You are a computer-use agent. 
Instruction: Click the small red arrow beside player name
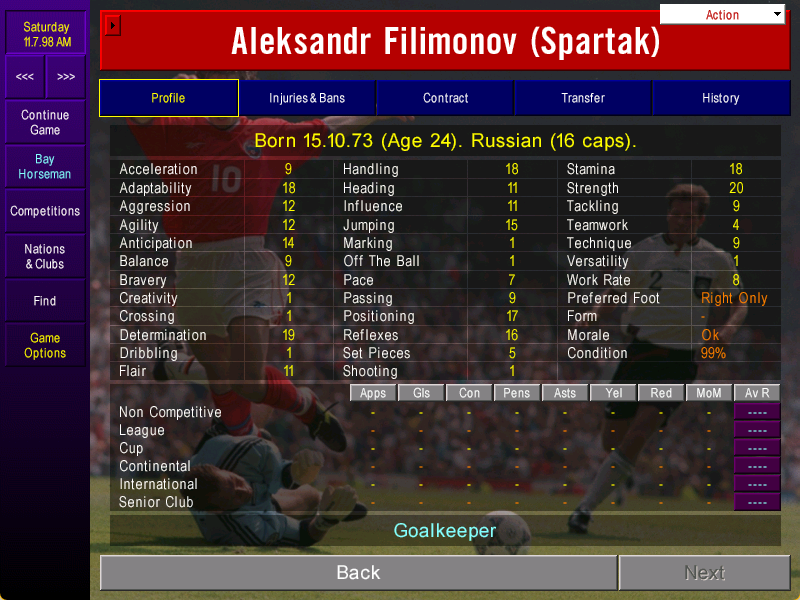pyautogui.click(x=113, y=24)
